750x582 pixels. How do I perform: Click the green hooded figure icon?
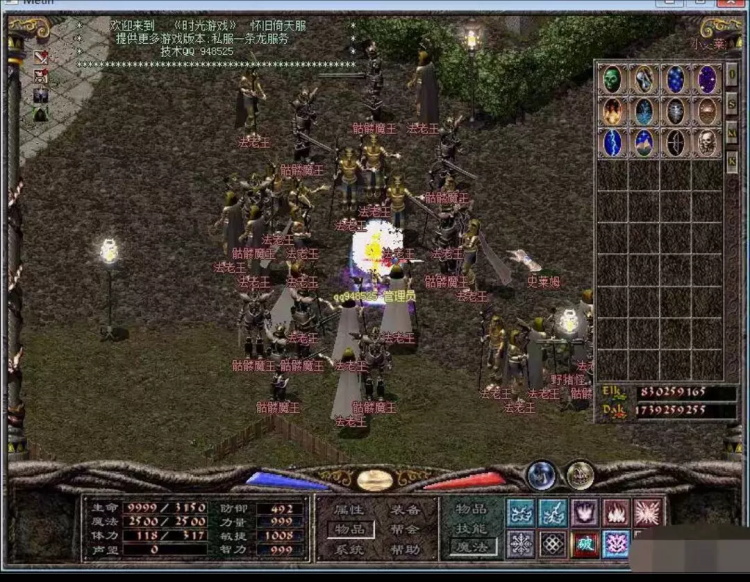pyautogui.click(x=41, y=115)
